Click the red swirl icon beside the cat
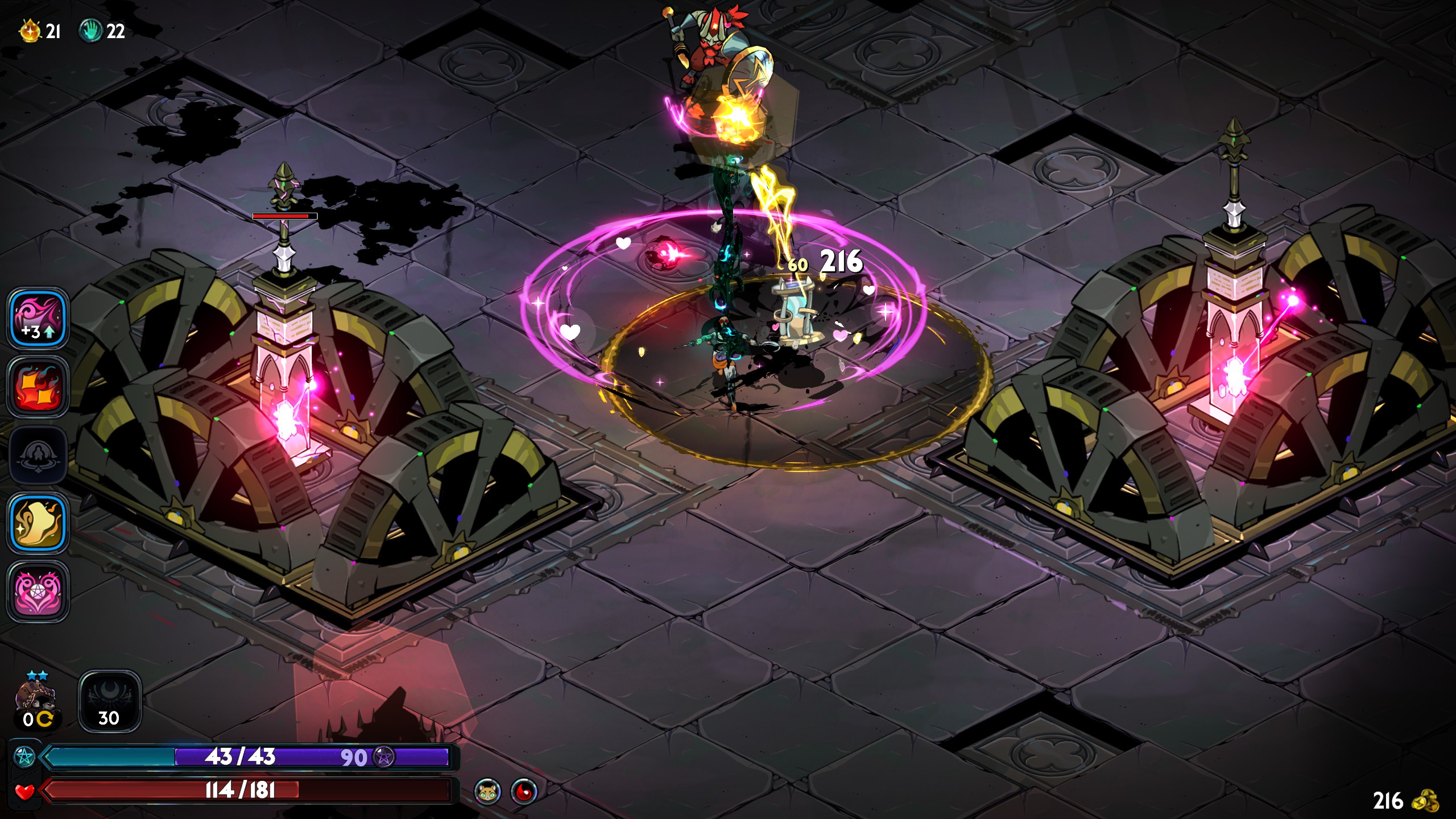This screenshot has height=819, width=1456. (x=524, y=791)
